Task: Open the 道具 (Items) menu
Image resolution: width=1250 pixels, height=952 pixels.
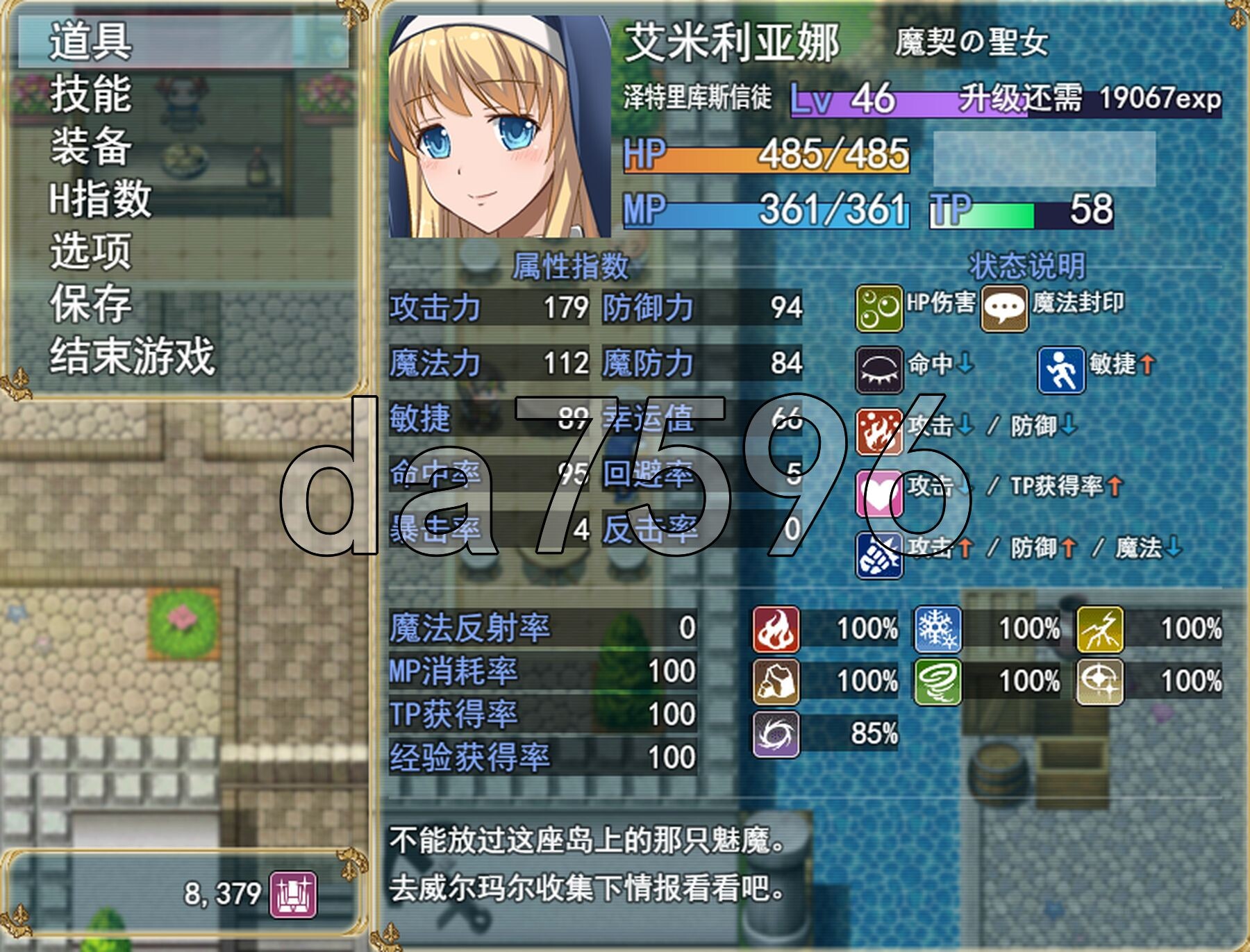Action: 90,42
